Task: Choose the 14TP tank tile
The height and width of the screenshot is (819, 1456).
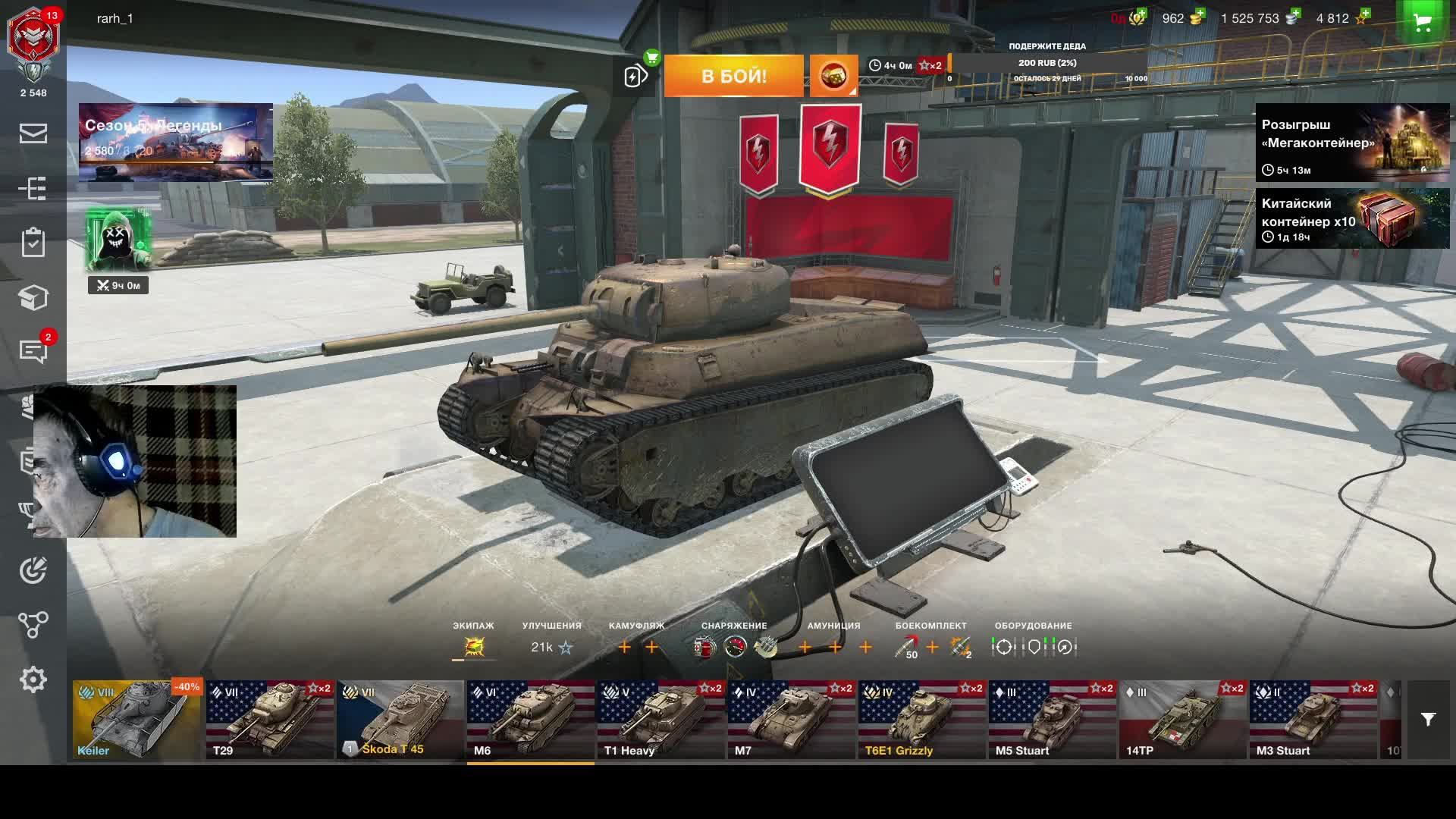Action: pos(1182,720)
